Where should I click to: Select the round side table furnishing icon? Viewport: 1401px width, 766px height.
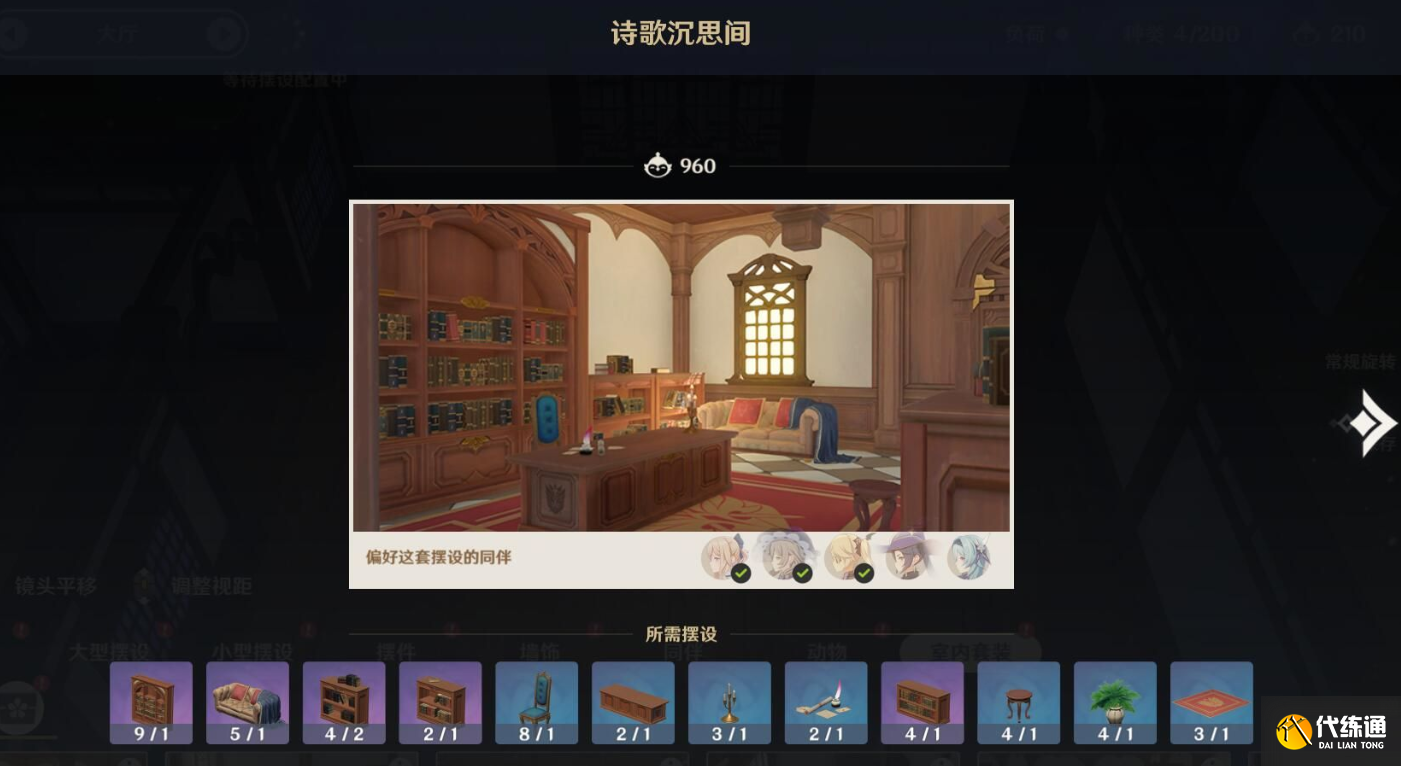[x=1017, y=703]
